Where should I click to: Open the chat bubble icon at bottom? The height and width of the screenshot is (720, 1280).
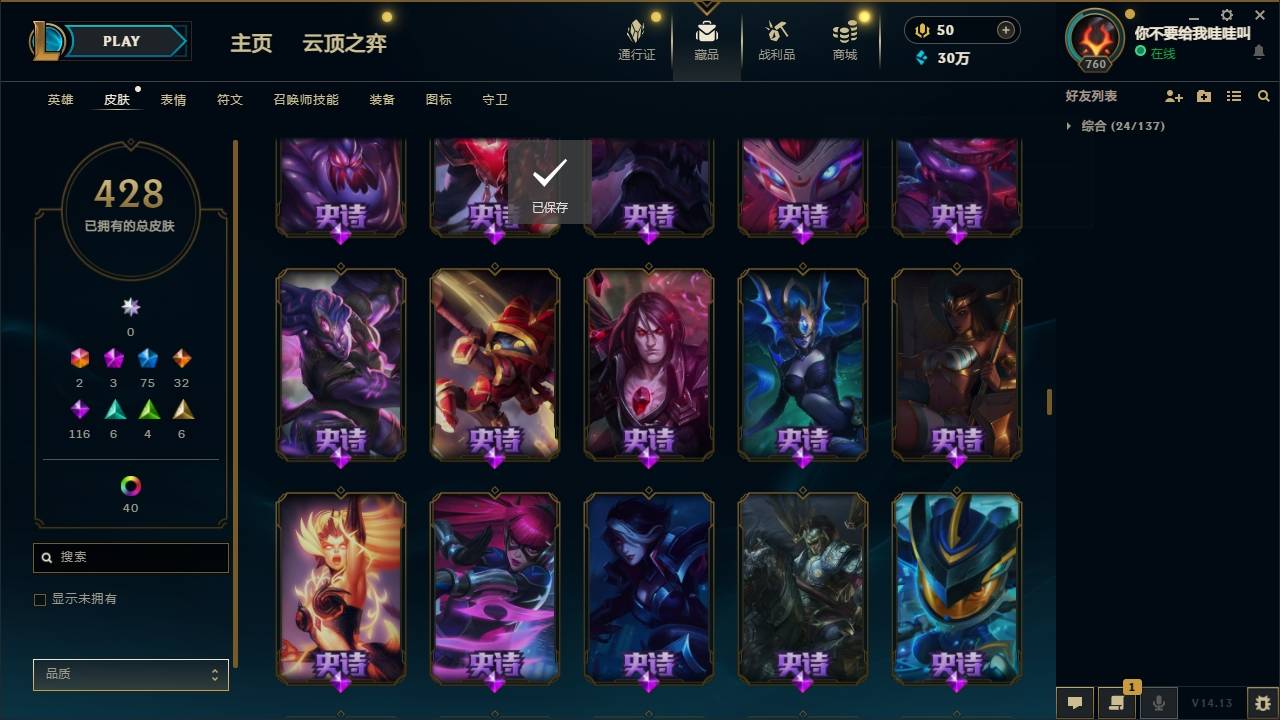(x=1075, y=702)
